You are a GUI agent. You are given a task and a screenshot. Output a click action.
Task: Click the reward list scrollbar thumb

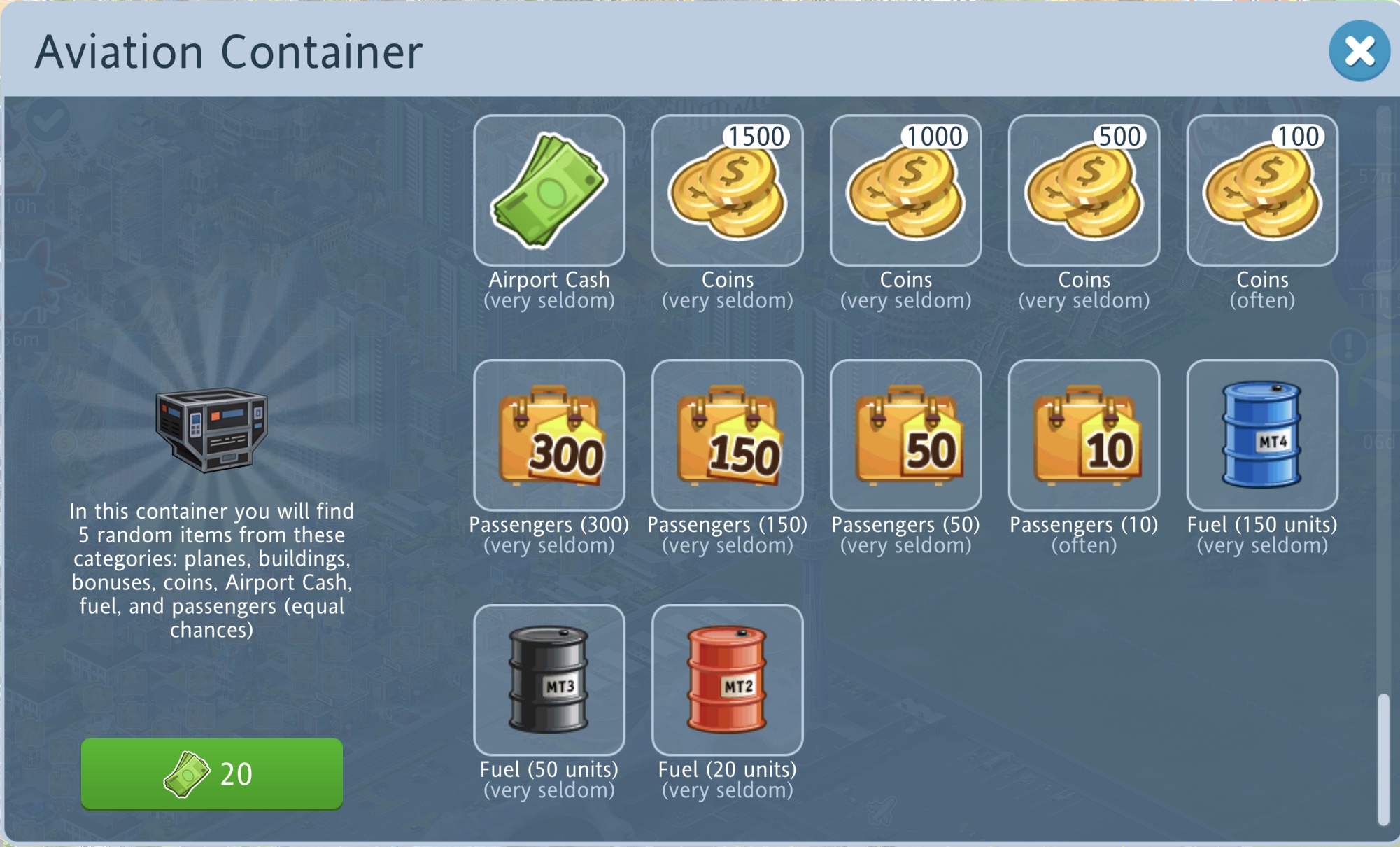pos(1383,759)
